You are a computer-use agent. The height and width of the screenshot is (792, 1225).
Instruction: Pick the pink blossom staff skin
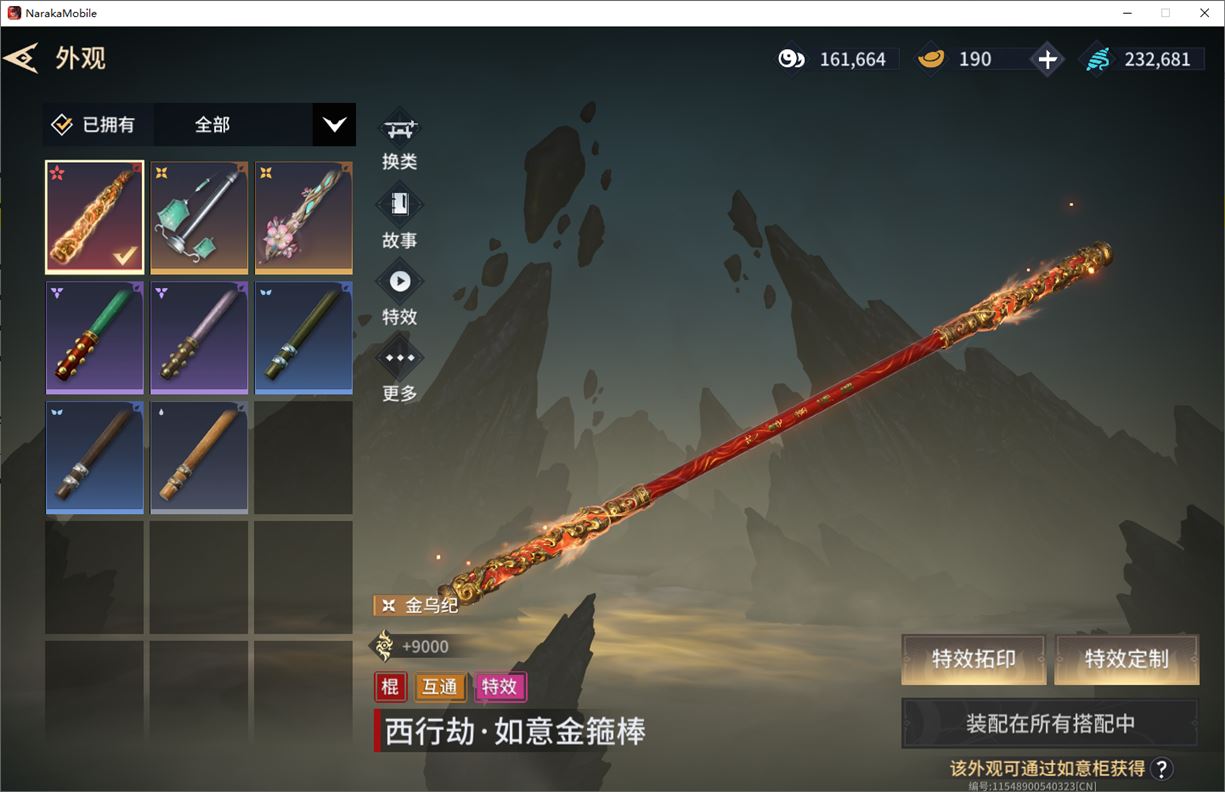coord(303,217)
